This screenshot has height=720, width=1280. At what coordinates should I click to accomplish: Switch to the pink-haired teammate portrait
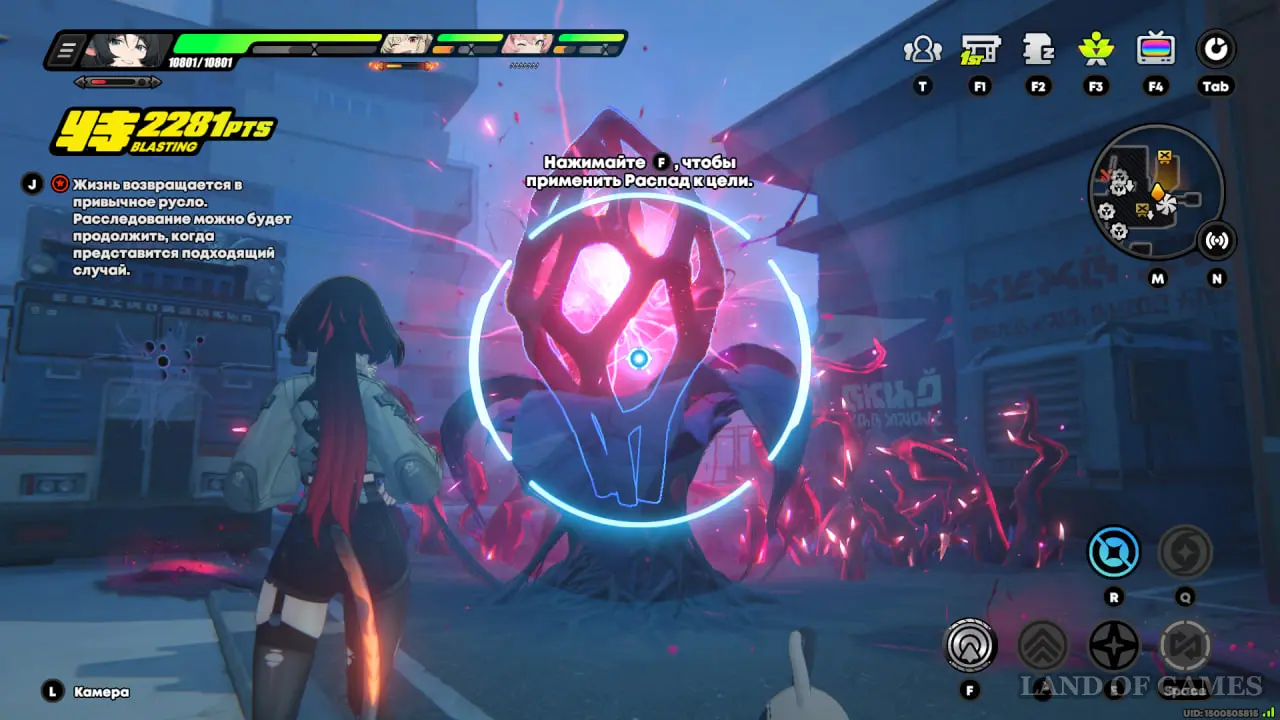(x=527, y=44)
